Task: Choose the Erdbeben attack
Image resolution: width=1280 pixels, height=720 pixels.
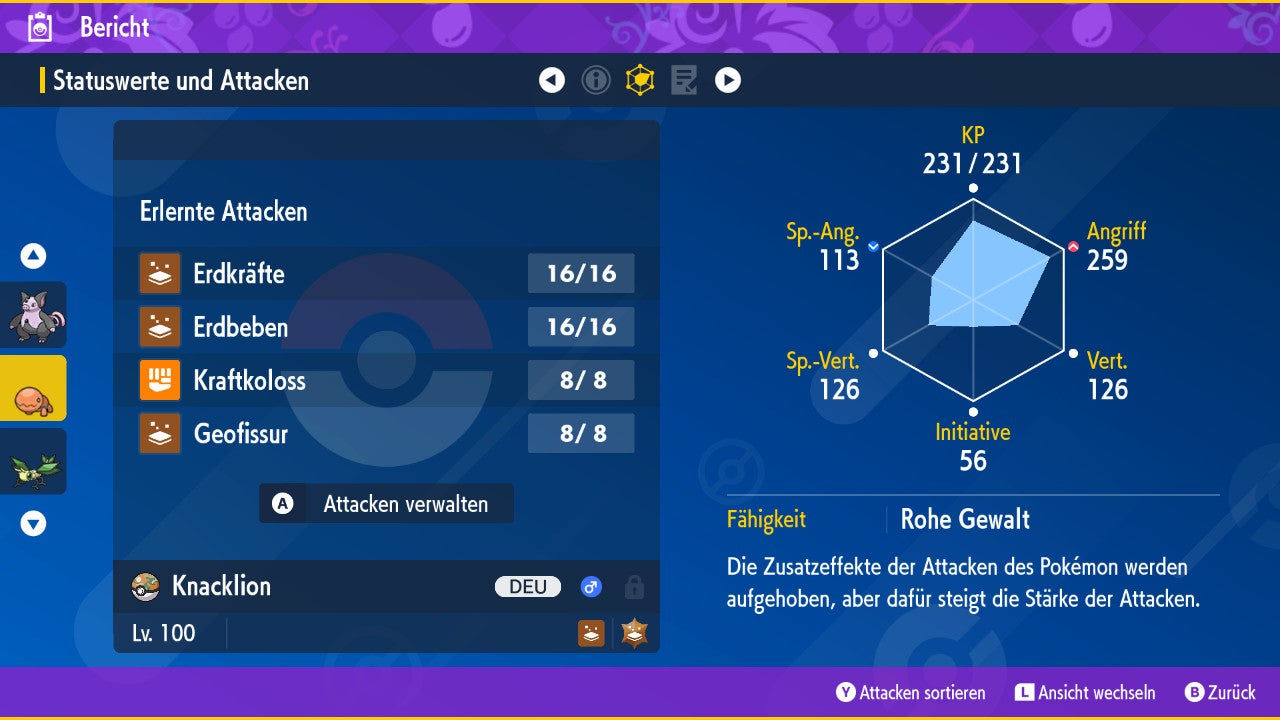Action: click(x=386, y=327)
